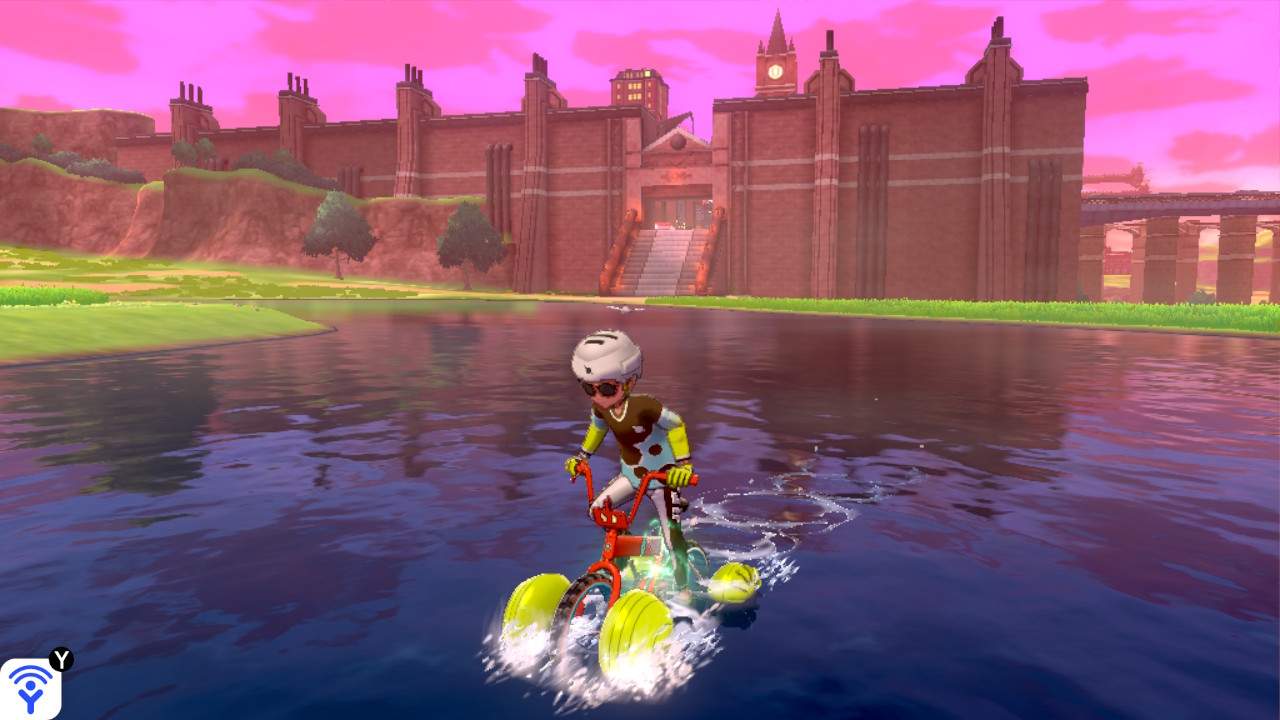This screenshot has width=1280, height=720.
Task: Open the Y-Comm online menu
Action: point(32,688)
